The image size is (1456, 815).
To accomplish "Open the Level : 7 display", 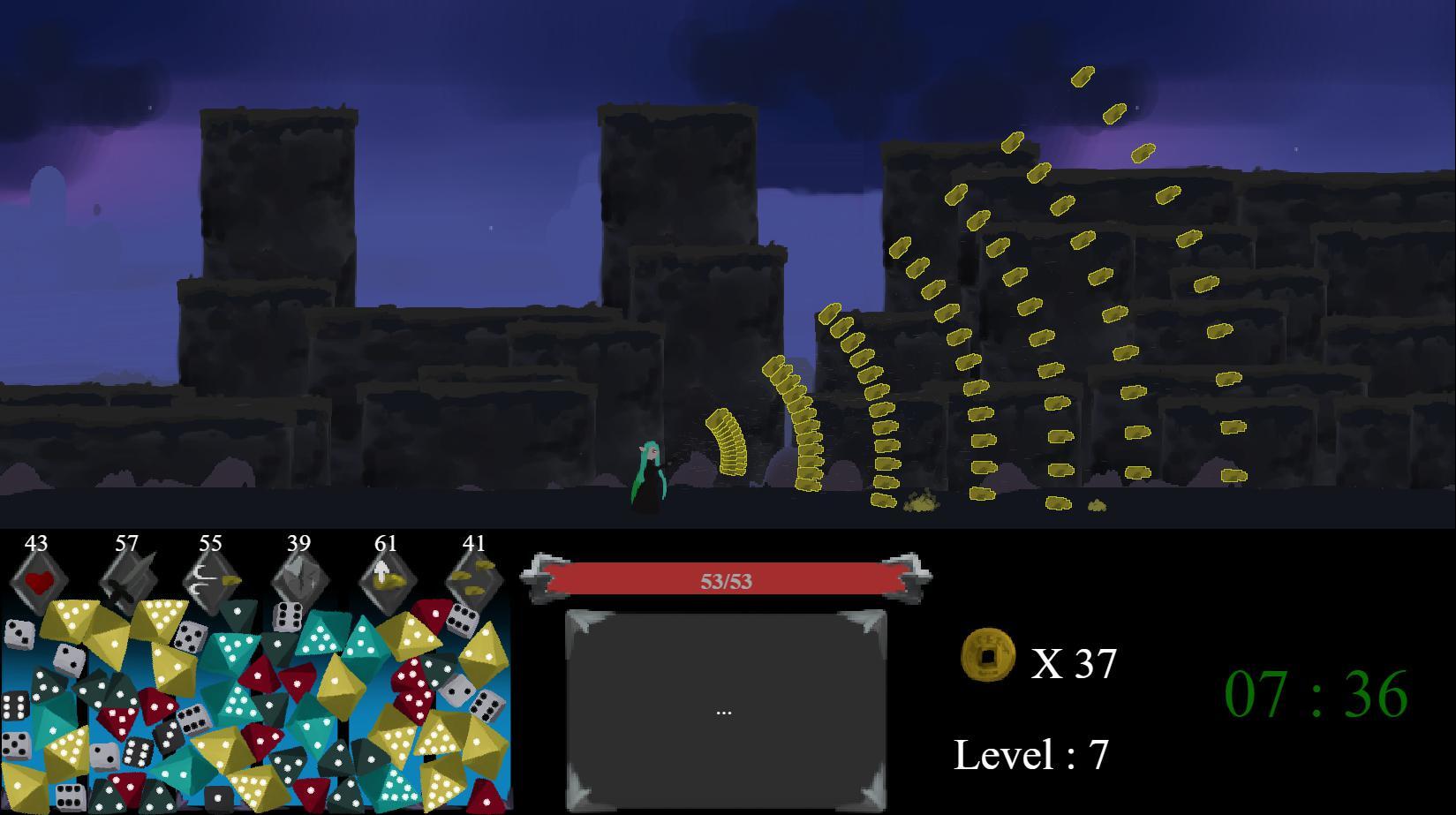I will 1033,755.
